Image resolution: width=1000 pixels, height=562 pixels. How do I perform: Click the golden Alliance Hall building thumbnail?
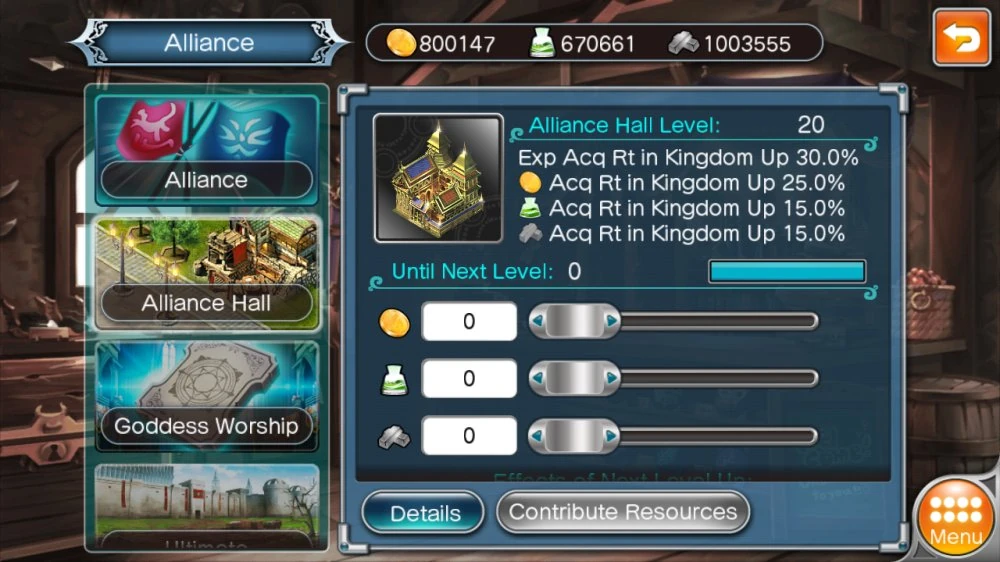coord(438,179)
